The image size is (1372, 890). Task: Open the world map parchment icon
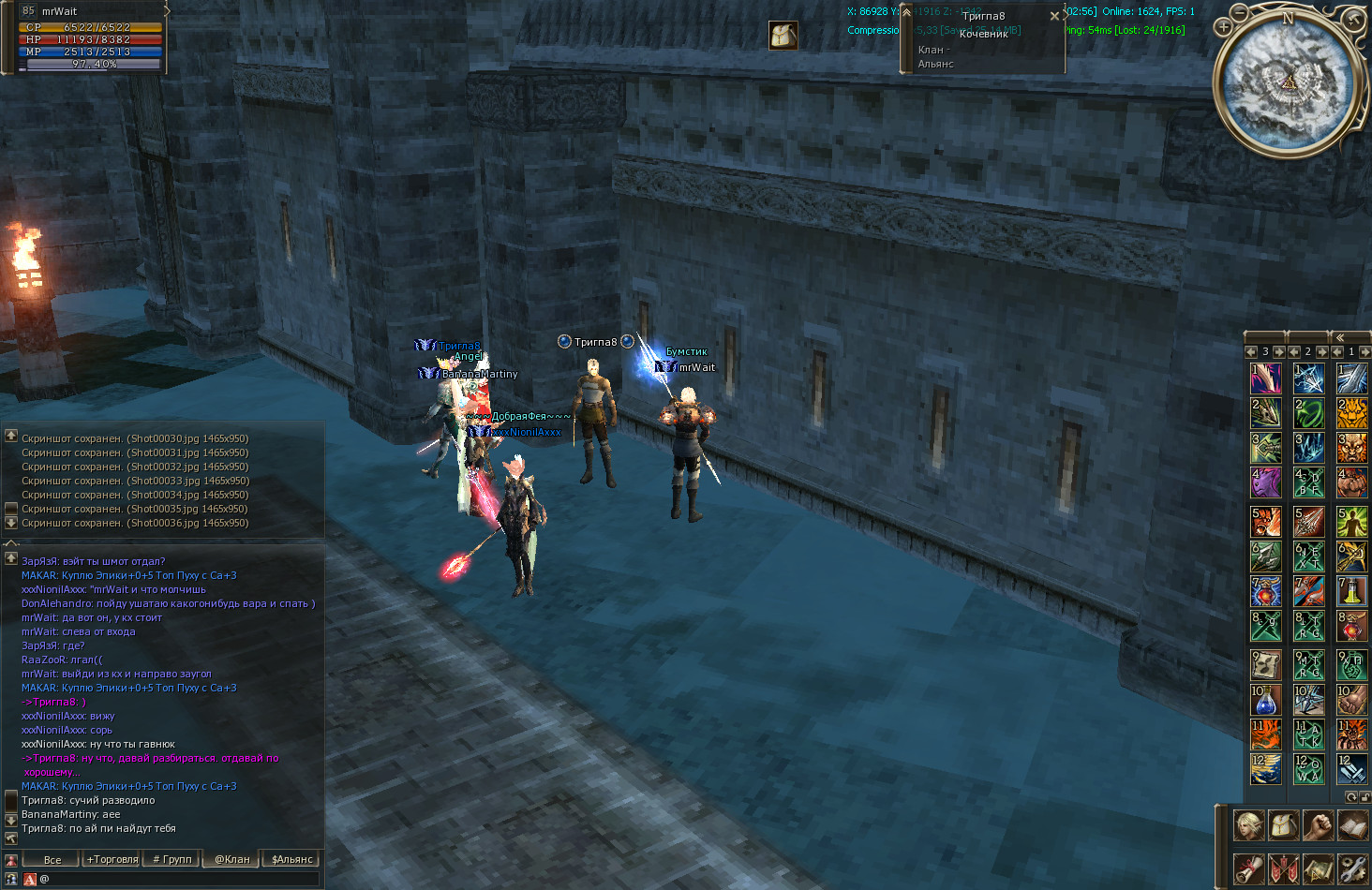tap(1318, 868)
